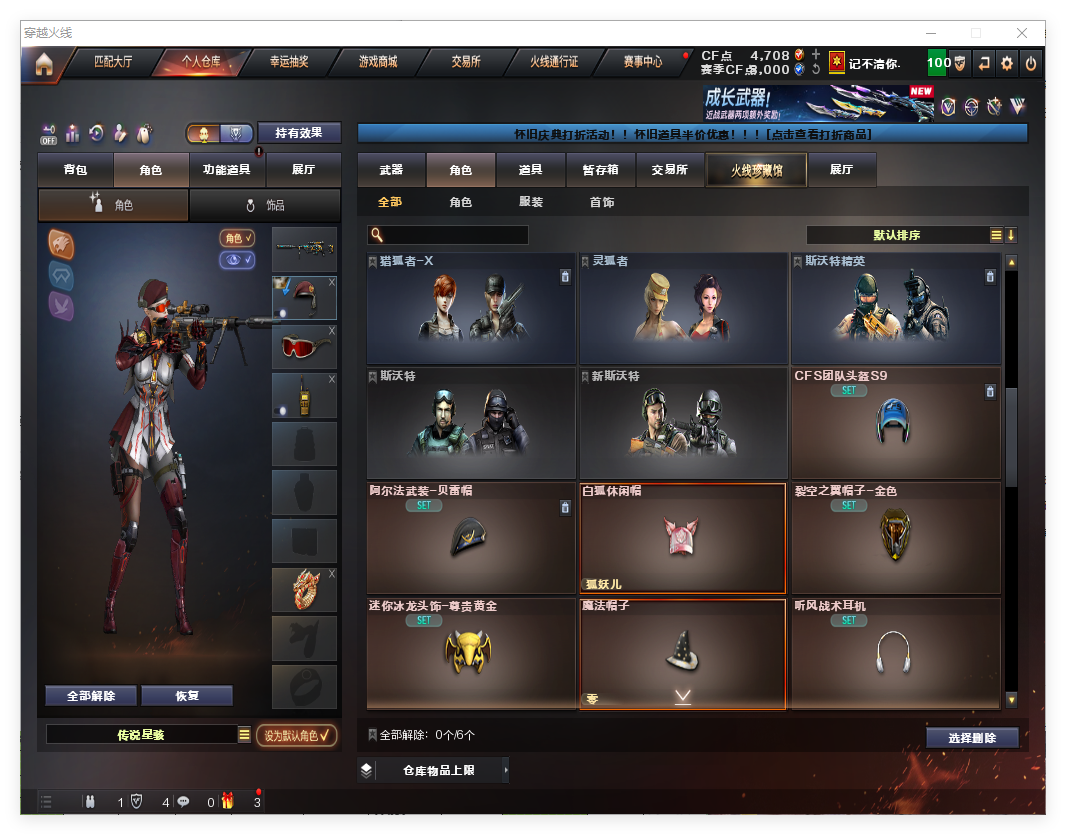Click the 选择删除 button

[x=971, y=738]
